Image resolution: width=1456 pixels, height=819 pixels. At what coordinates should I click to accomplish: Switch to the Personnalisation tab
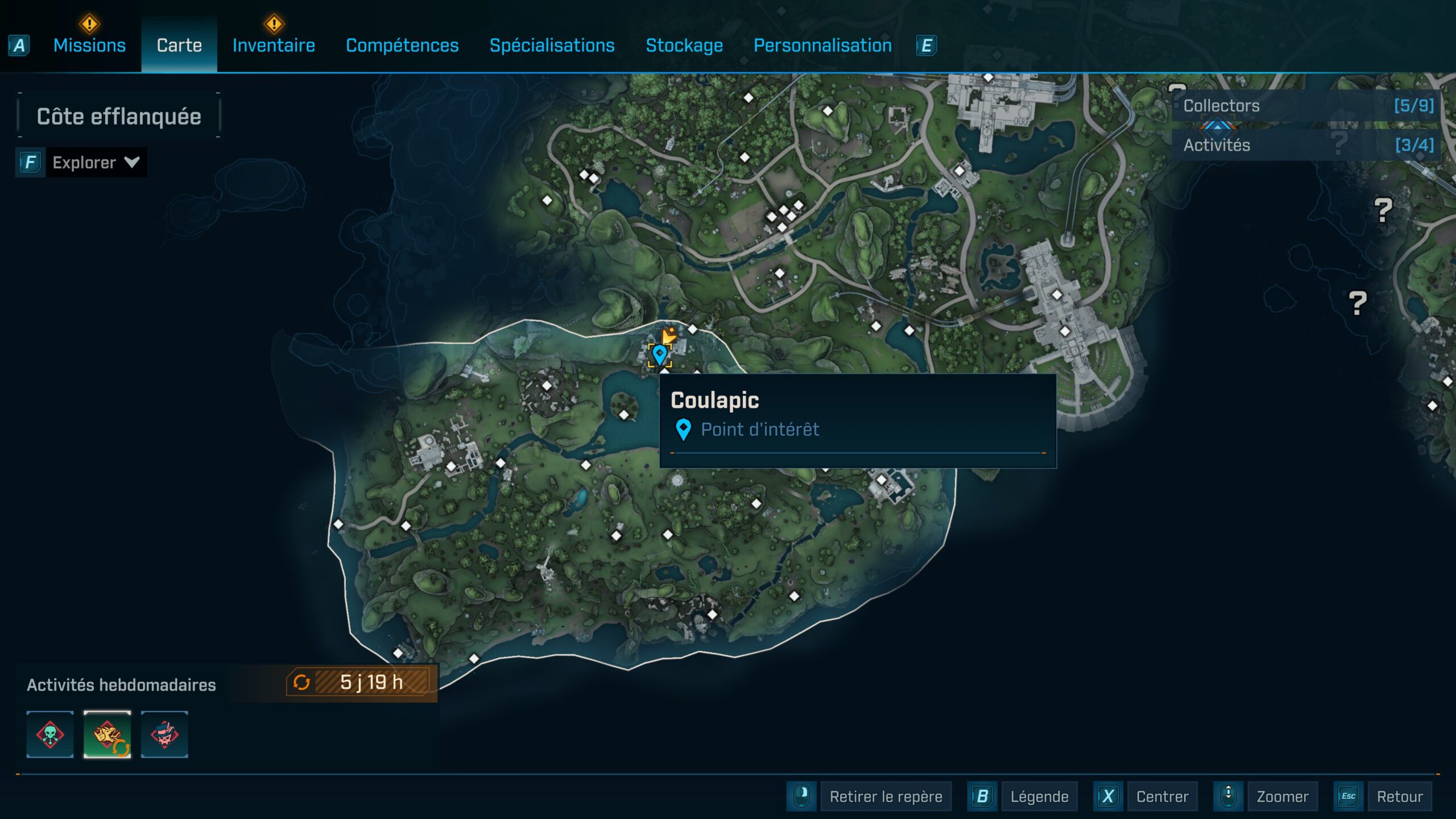(x=822, y=45)
